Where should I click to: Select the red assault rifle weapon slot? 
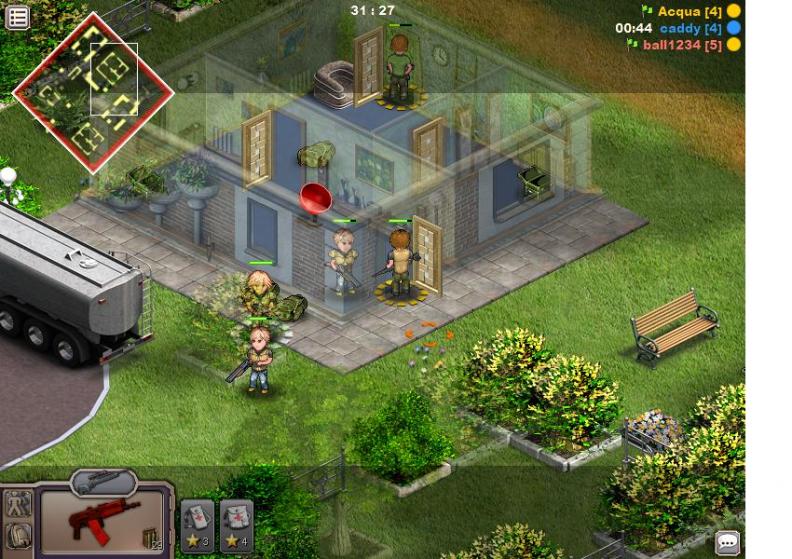coord(103,521)
